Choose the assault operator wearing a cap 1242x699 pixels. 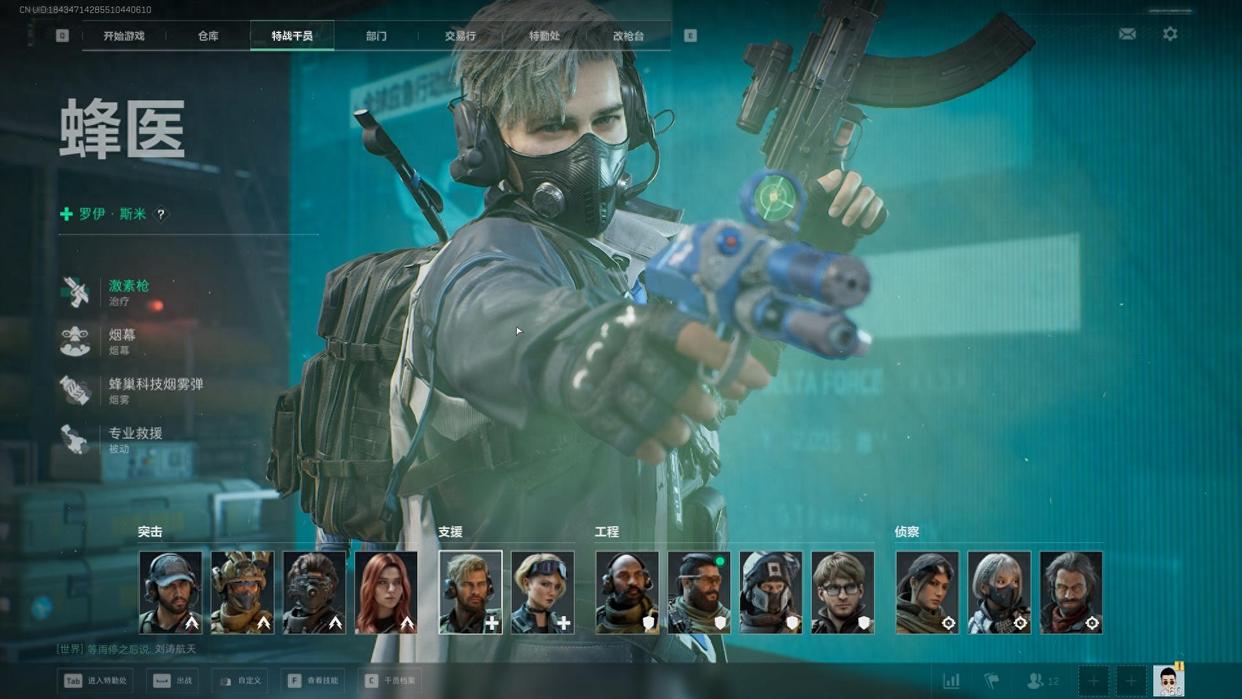[170, 592]
